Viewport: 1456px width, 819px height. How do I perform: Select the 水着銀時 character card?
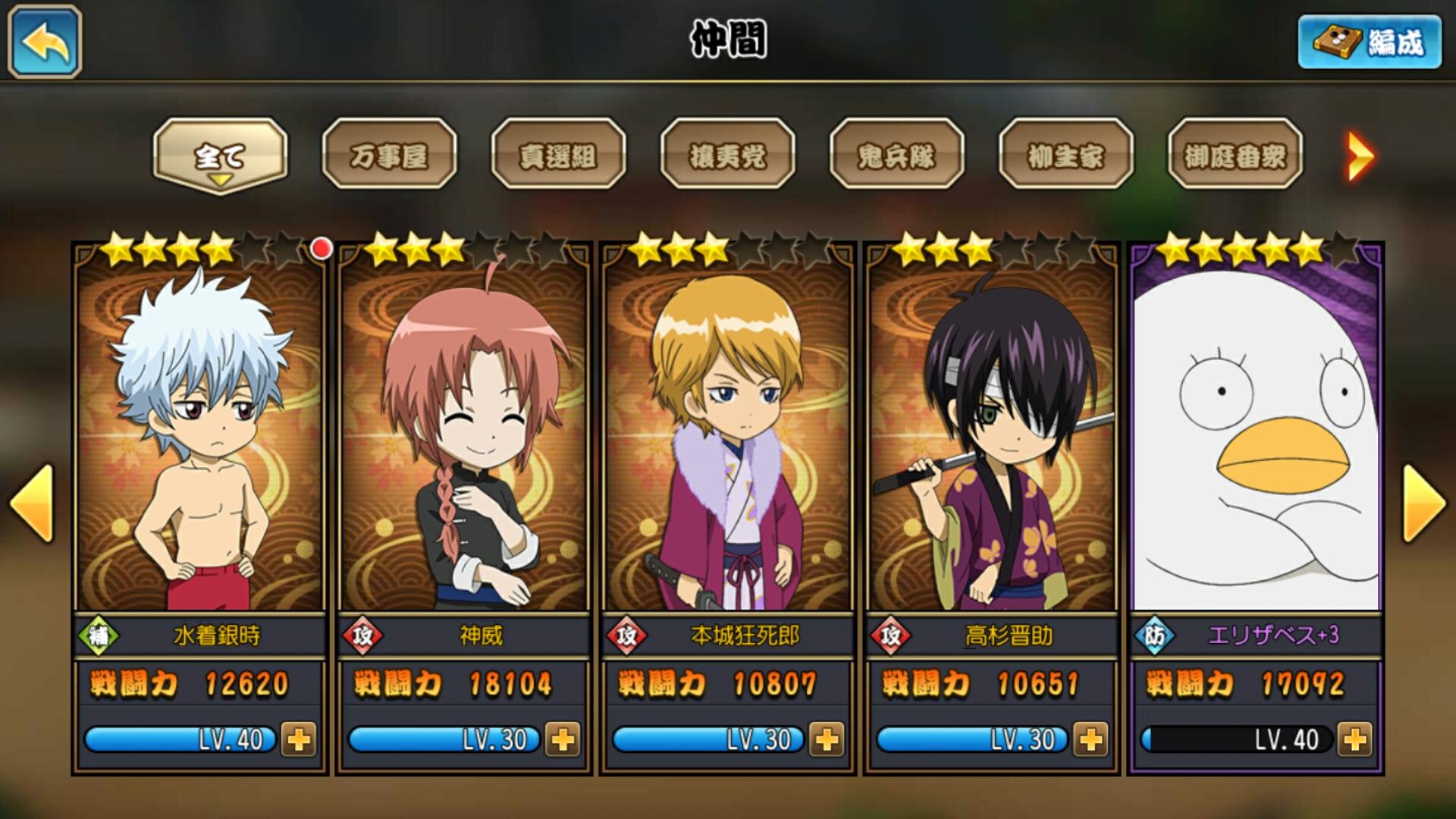pyautogui.click(x=200, y=440)
